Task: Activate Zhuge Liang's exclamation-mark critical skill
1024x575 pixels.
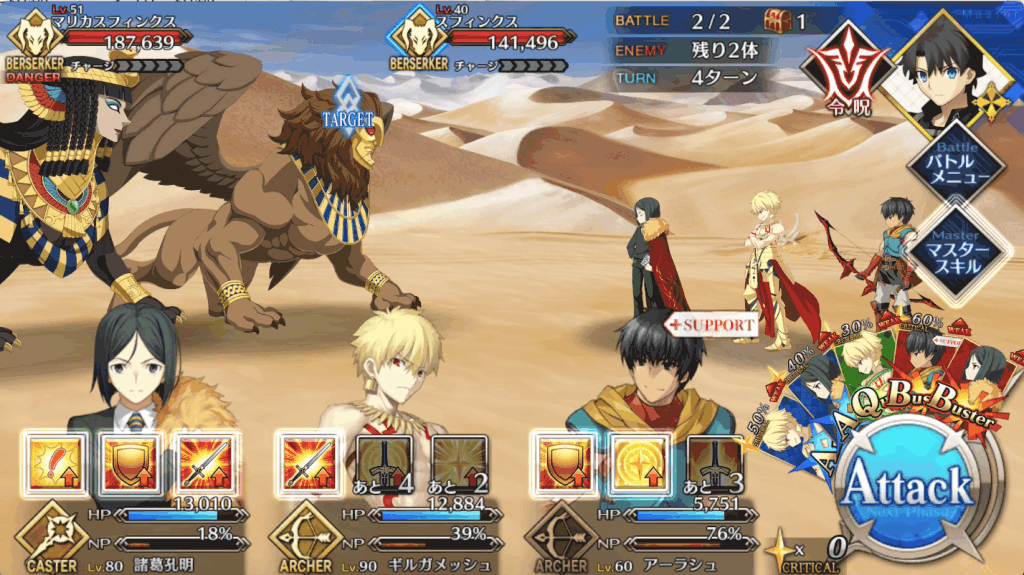Action: click(50, 464)
